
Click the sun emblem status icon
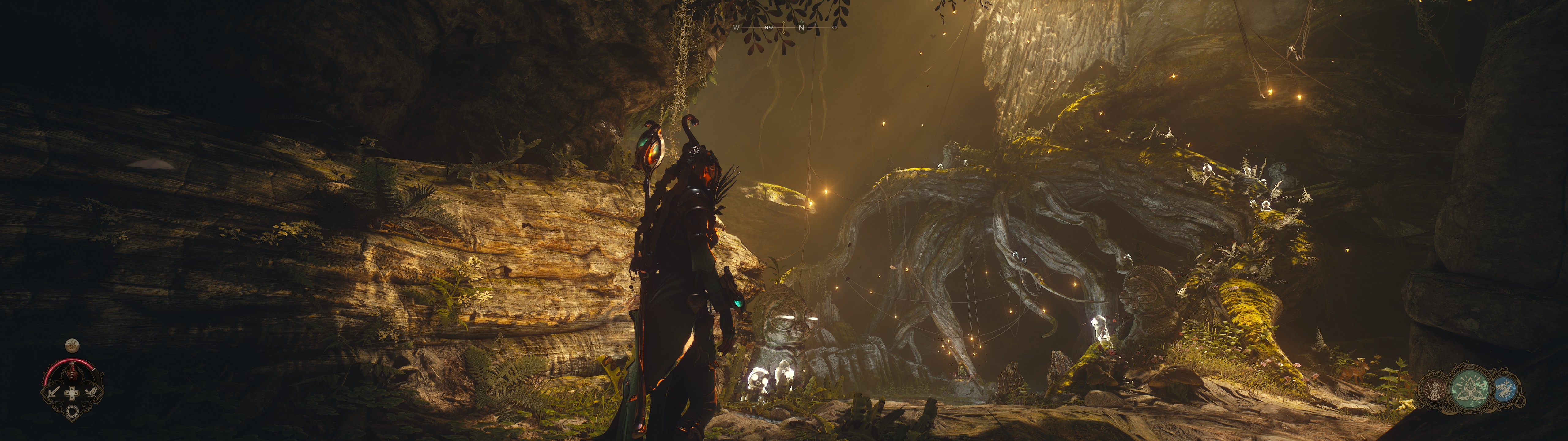[72, 346]
